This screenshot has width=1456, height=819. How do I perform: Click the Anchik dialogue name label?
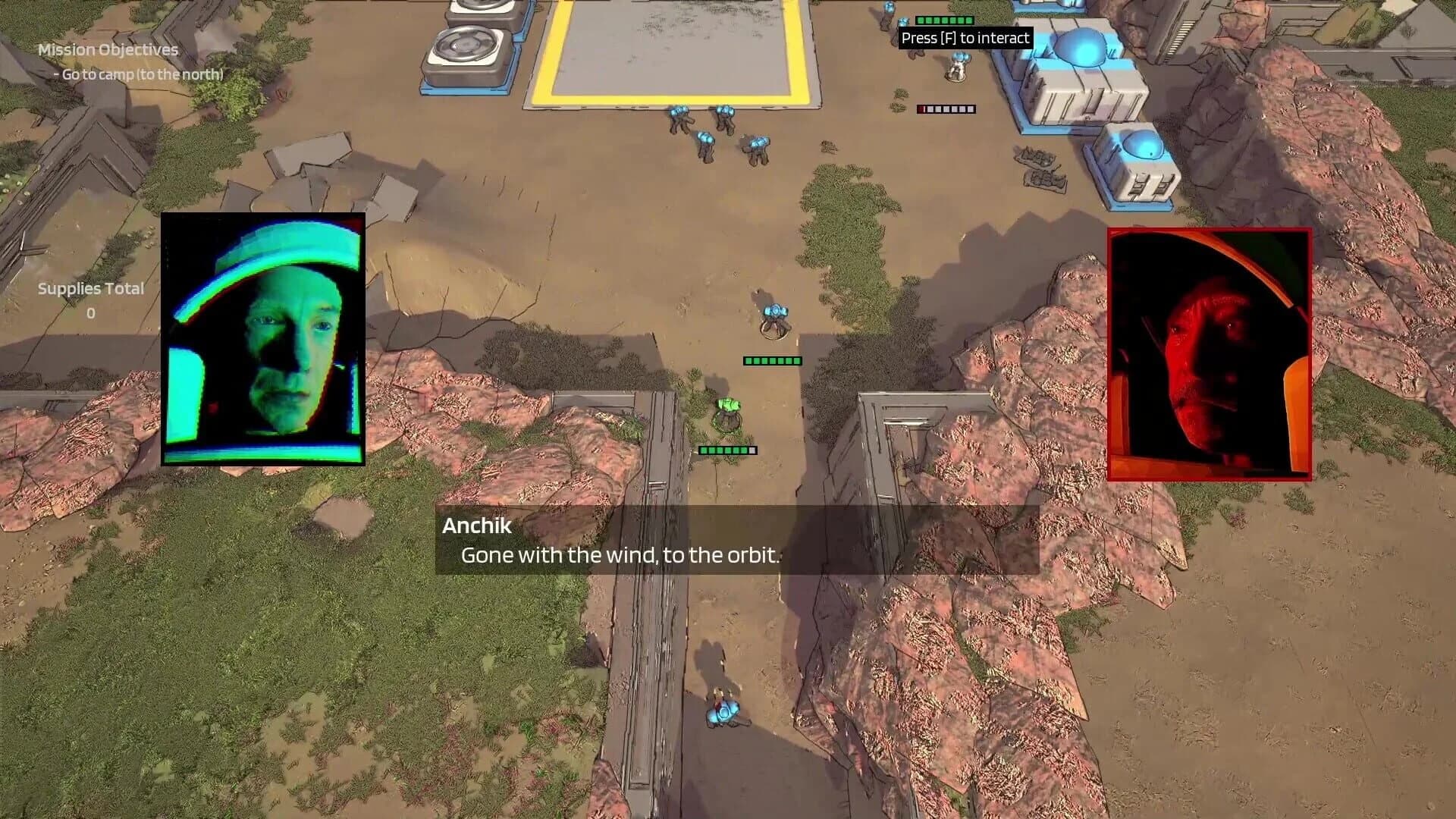(478, 526)
